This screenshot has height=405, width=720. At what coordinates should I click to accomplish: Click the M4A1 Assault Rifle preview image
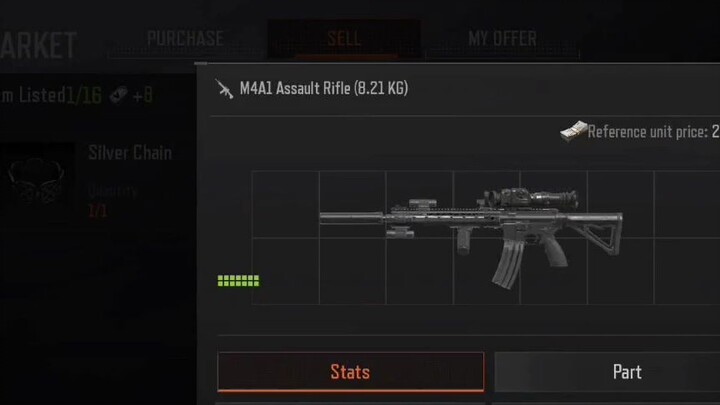471,239
